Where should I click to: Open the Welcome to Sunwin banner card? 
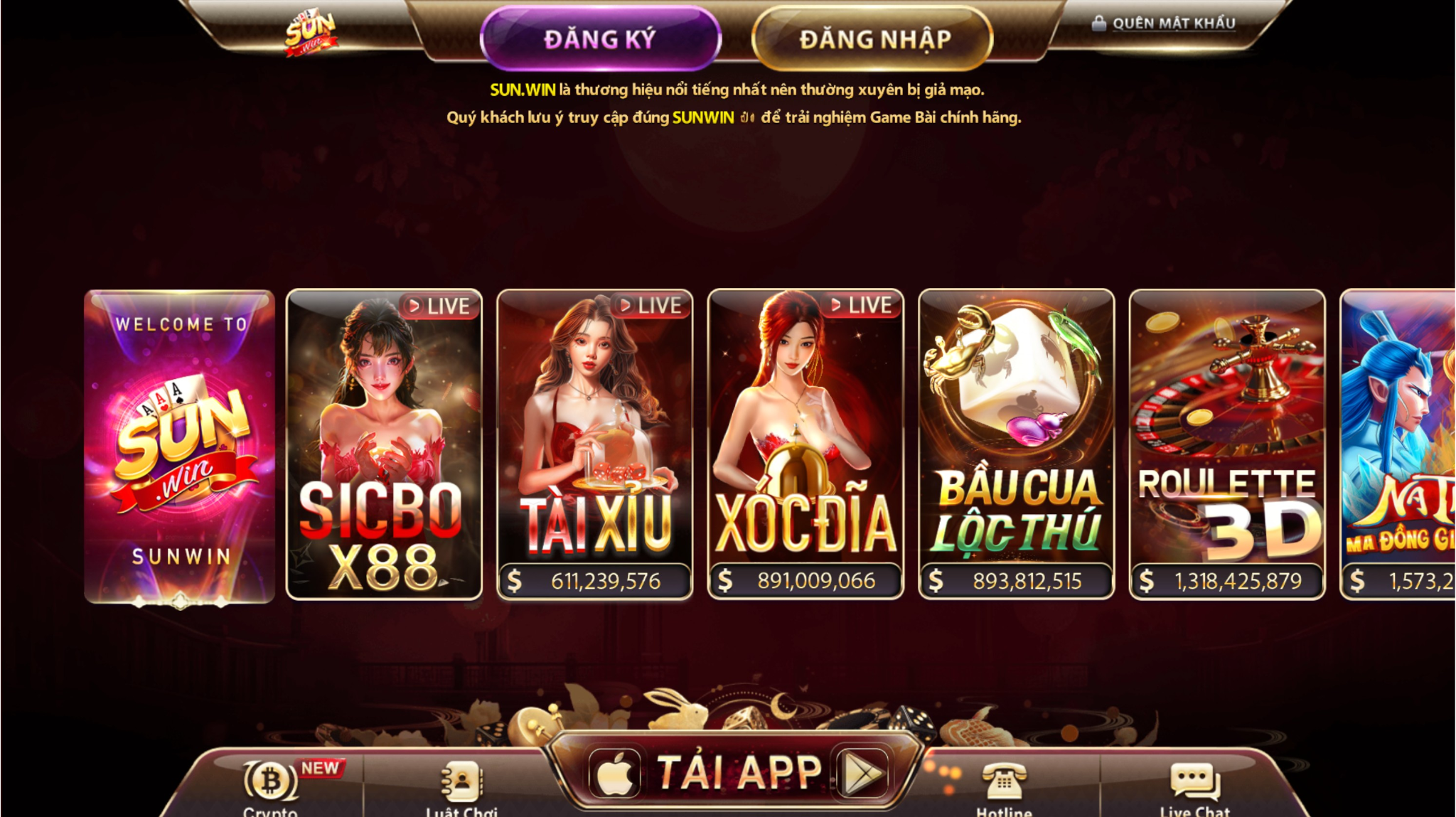[x=180, y=446]
